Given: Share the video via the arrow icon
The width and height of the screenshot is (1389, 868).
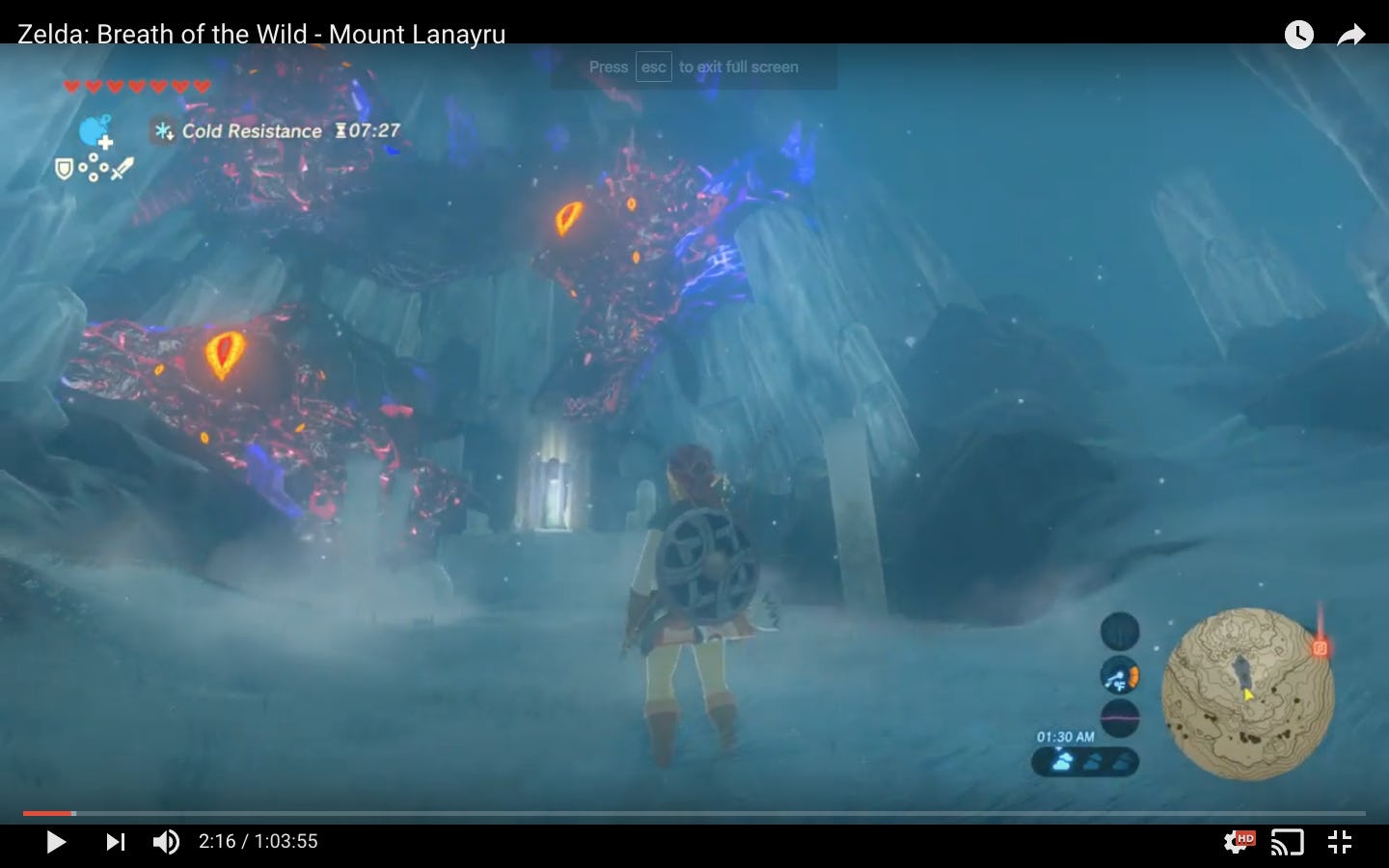Looking at the screenshot, I should (x=1349, y=35).
